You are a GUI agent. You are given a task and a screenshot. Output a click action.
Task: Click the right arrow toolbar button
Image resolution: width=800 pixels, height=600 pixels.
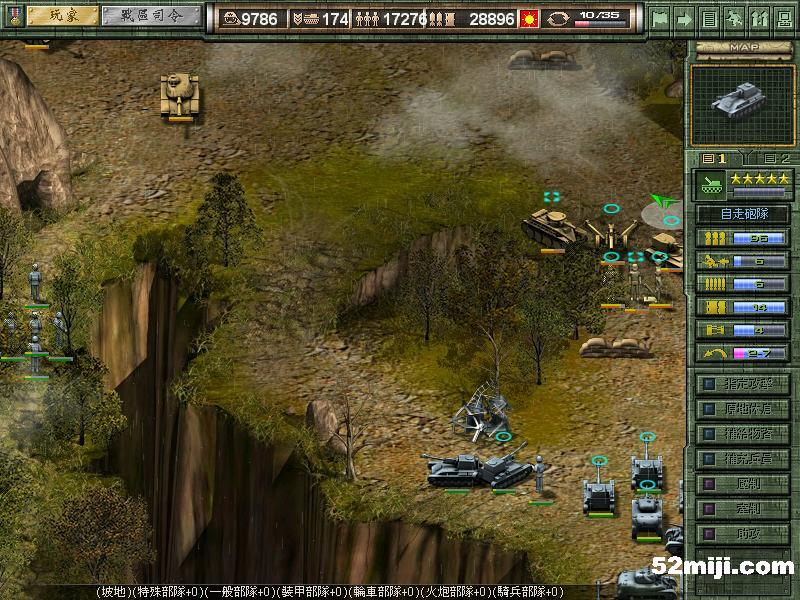tap(684, 18)
